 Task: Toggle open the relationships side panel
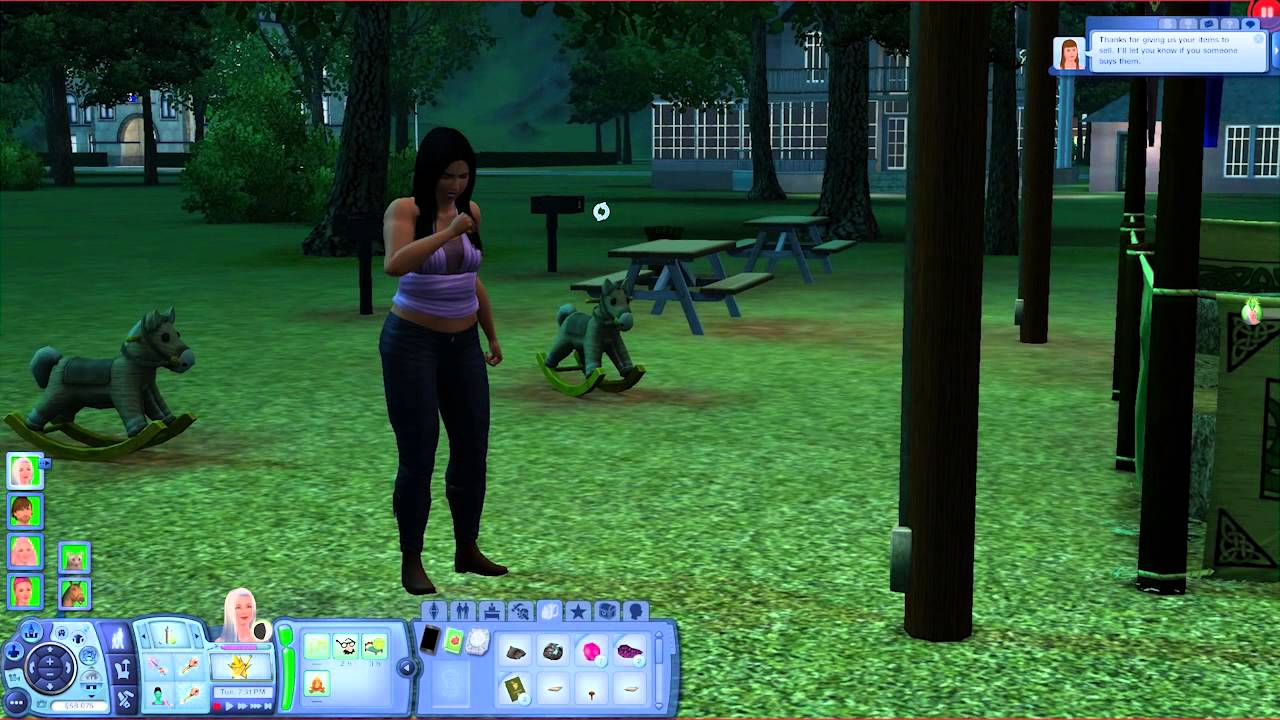click(x=462, y=611)
